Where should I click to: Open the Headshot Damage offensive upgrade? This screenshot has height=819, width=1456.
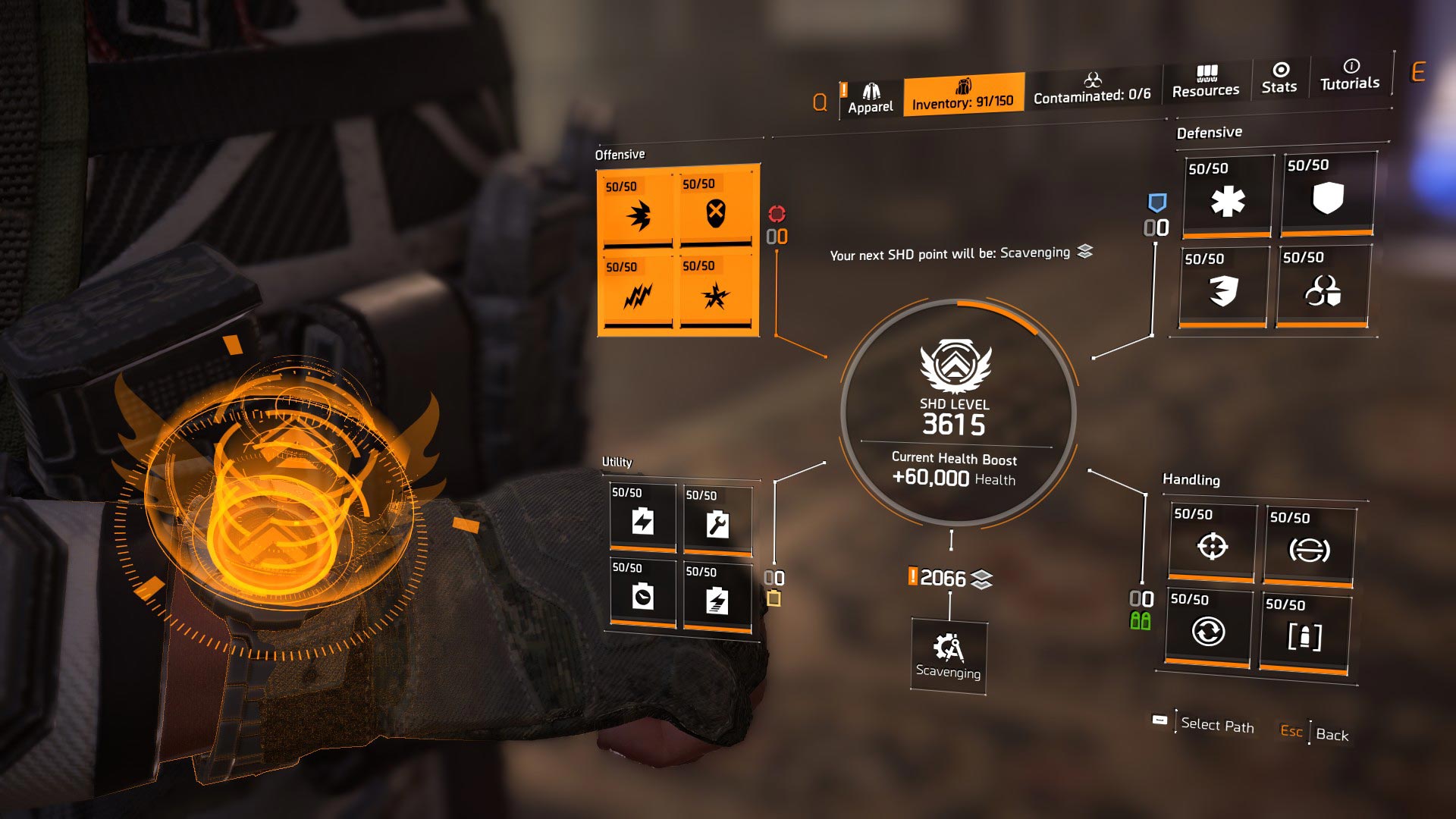[x=717, y=212]
